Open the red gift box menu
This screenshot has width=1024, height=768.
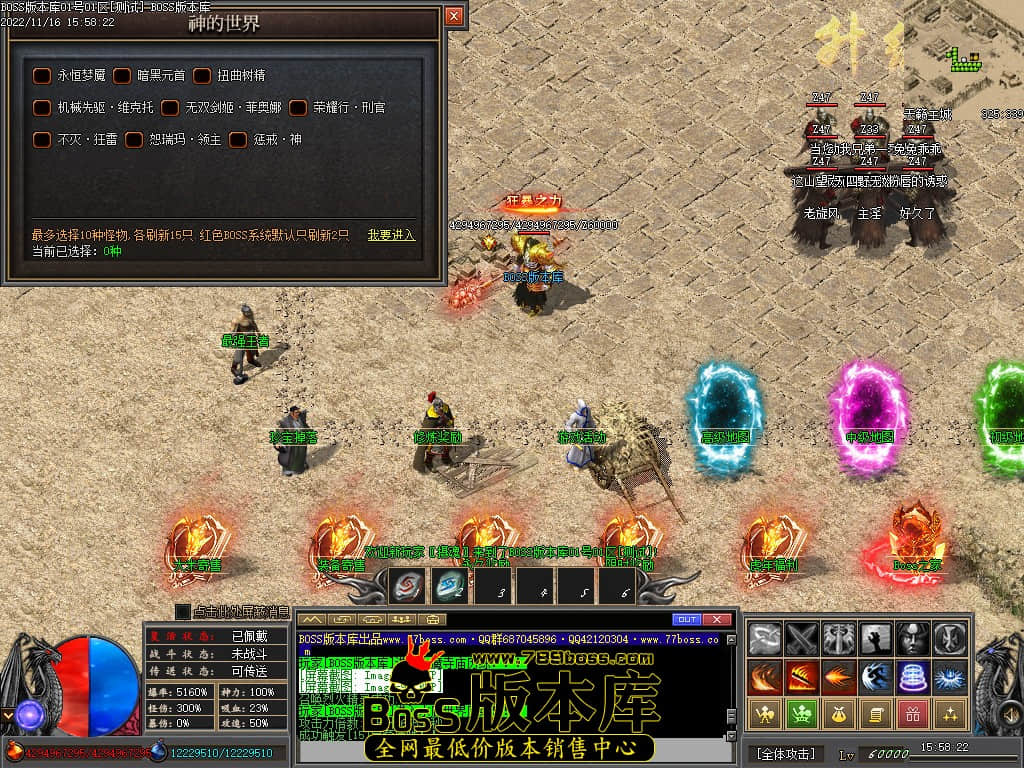point(911,714)
